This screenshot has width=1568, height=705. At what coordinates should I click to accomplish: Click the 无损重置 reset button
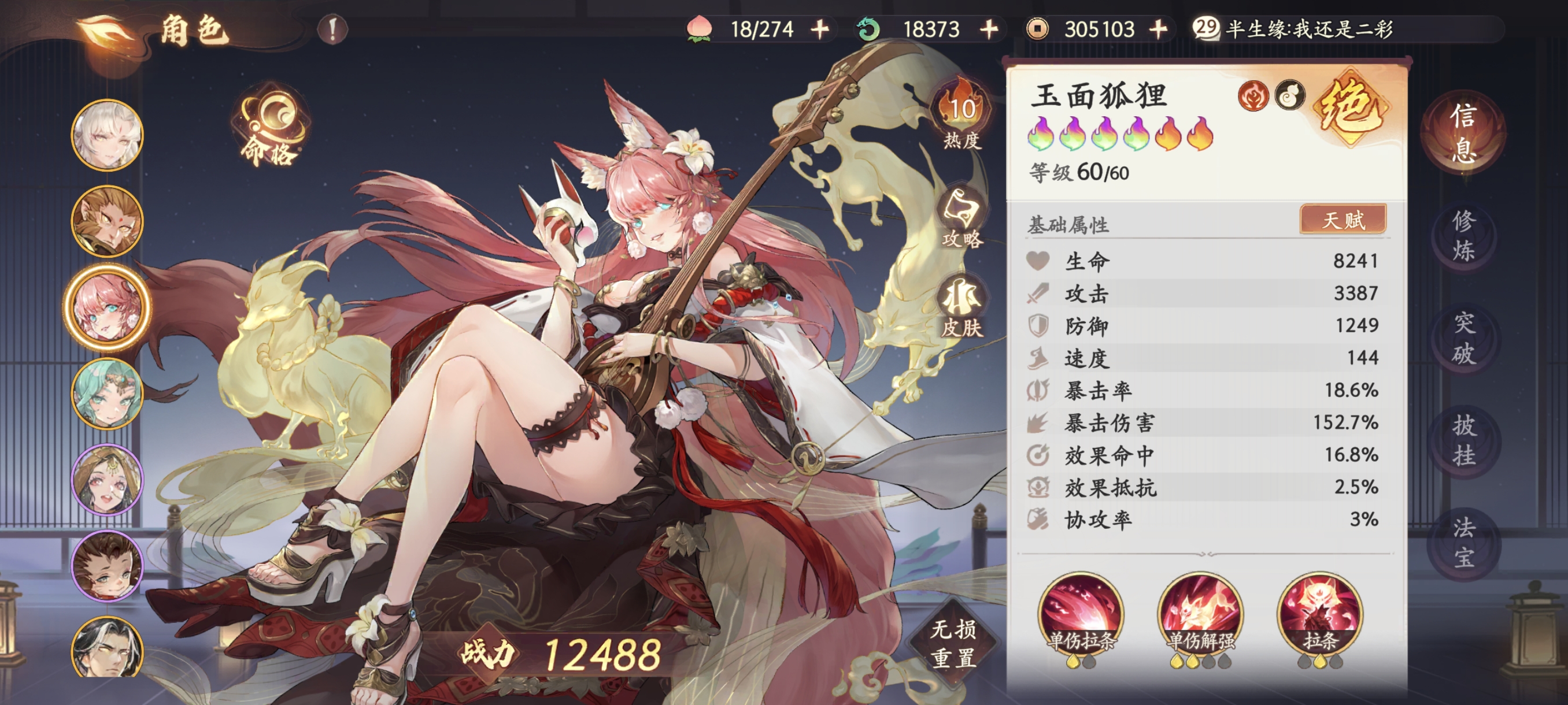pyautogui.click(x=953, y=643)
